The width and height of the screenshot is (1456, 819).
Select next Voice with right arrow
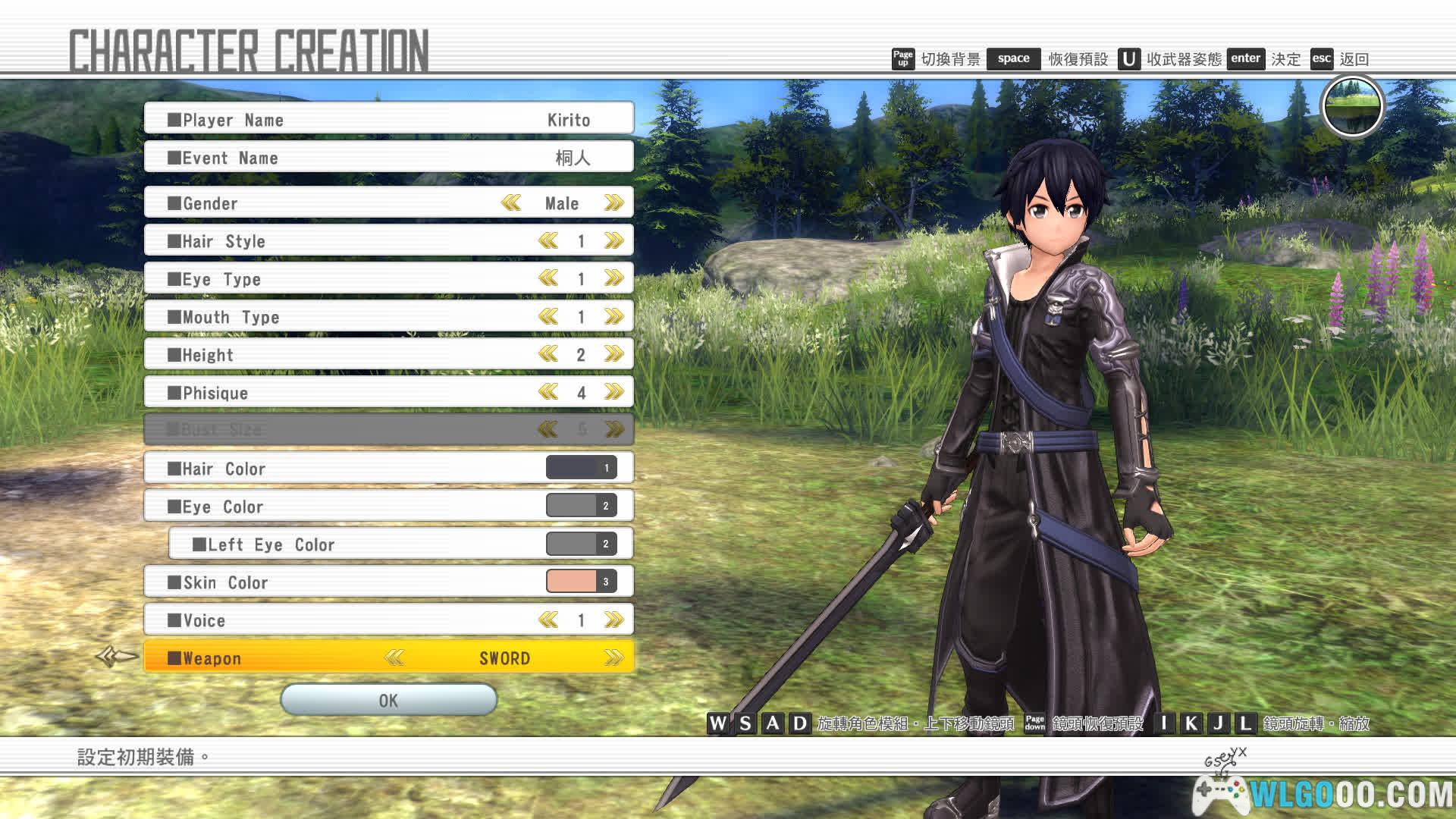(613, 620)
